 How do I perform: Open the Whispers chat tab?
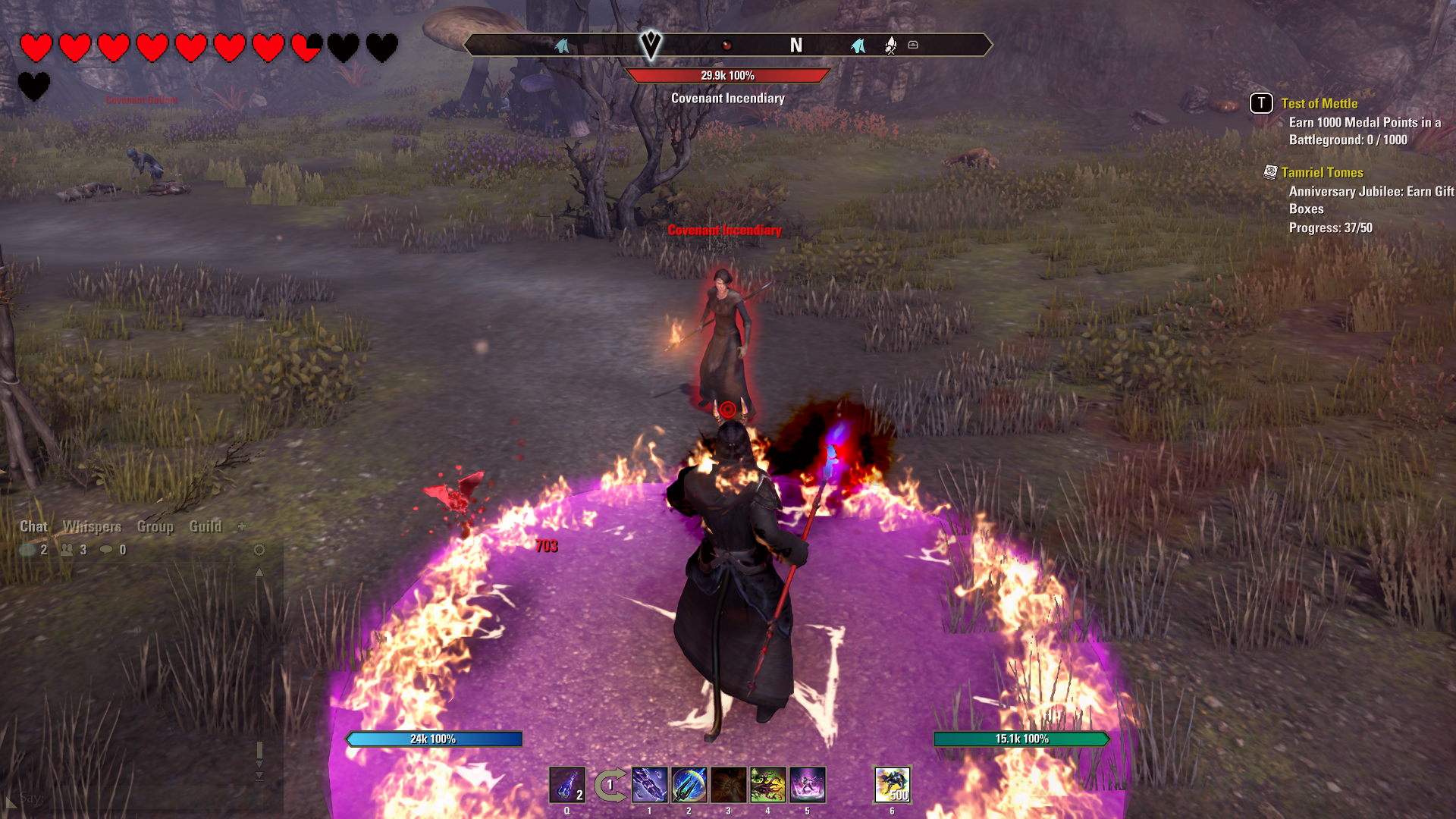click(92, 526)
